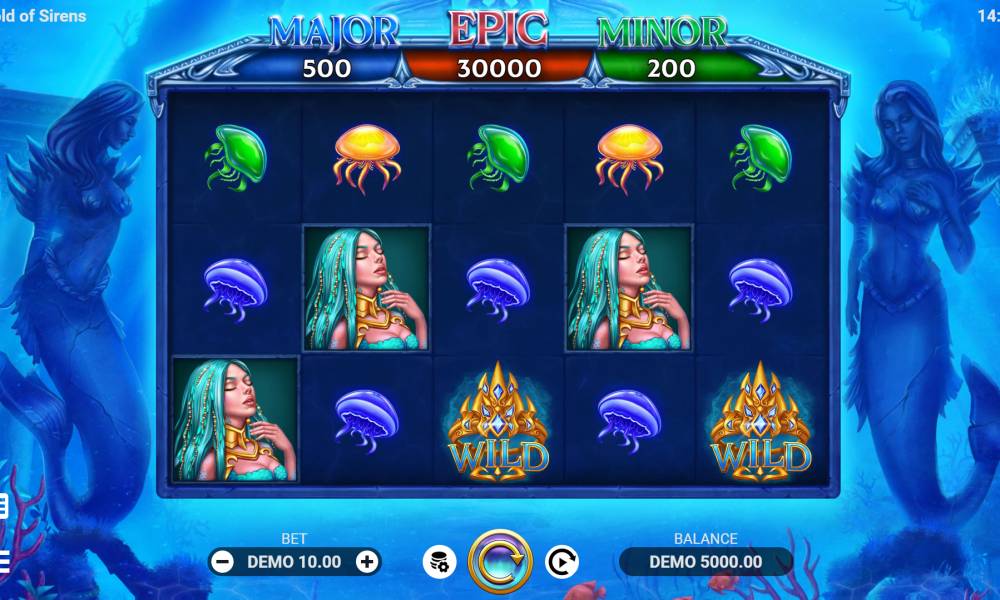Open bet settings via the coins icon

click(x=439, y=561)
